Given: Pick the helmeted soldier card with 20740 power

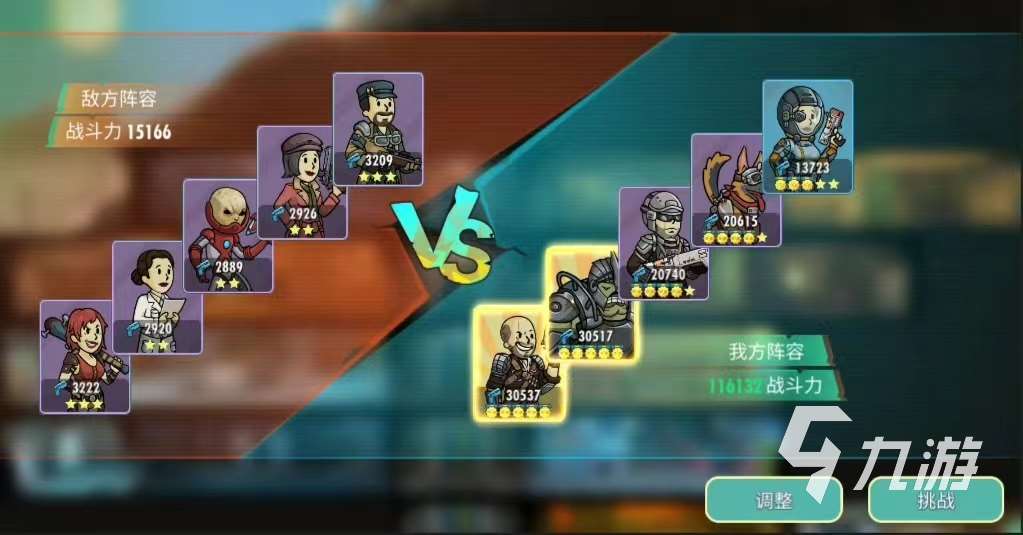Looking at the screenshot, I should click(x=663, y=243).
